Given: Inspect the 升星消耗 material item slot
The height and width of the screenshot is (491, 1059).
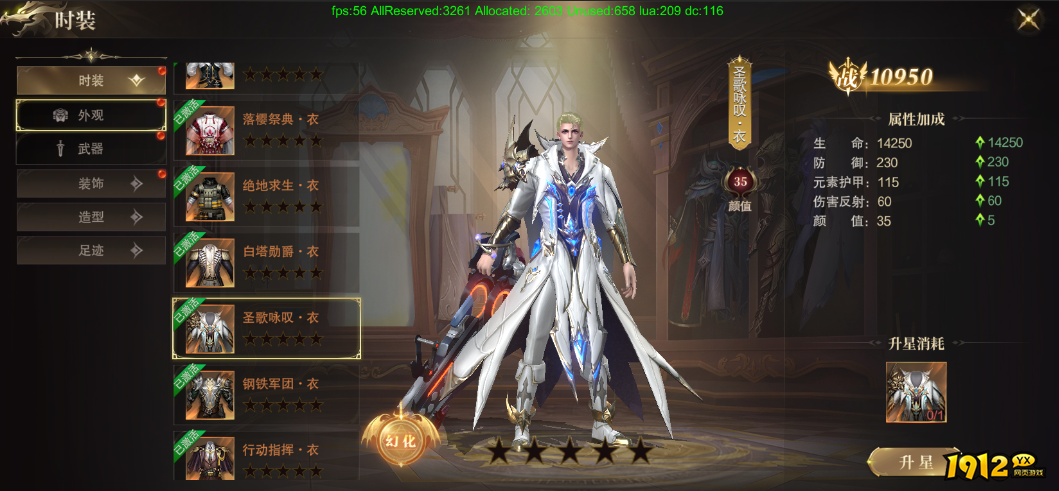Looking at the screenshot, I should pyautogui.click(x=916, y=392).
